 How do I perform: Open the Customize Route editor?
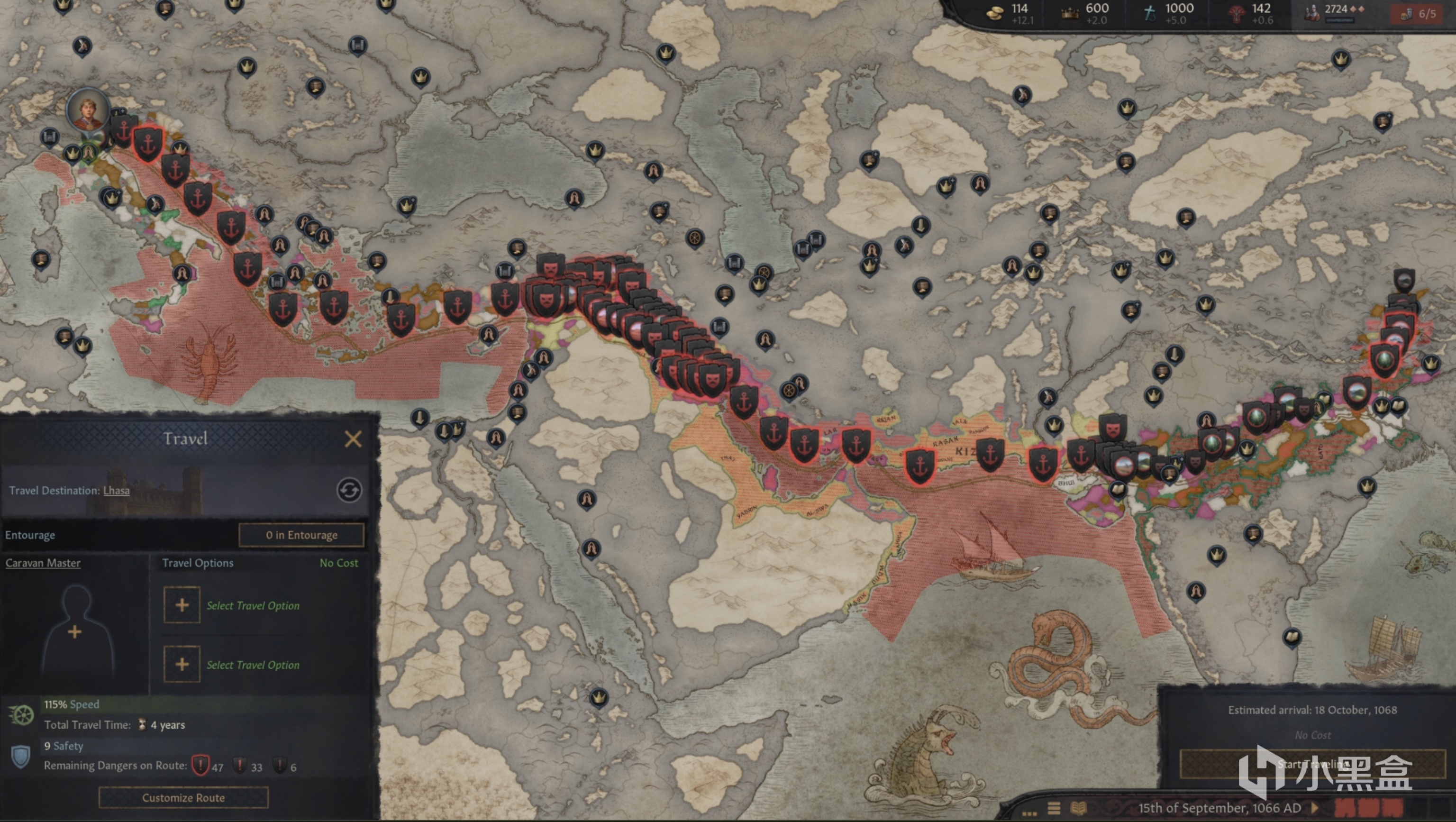183,798
